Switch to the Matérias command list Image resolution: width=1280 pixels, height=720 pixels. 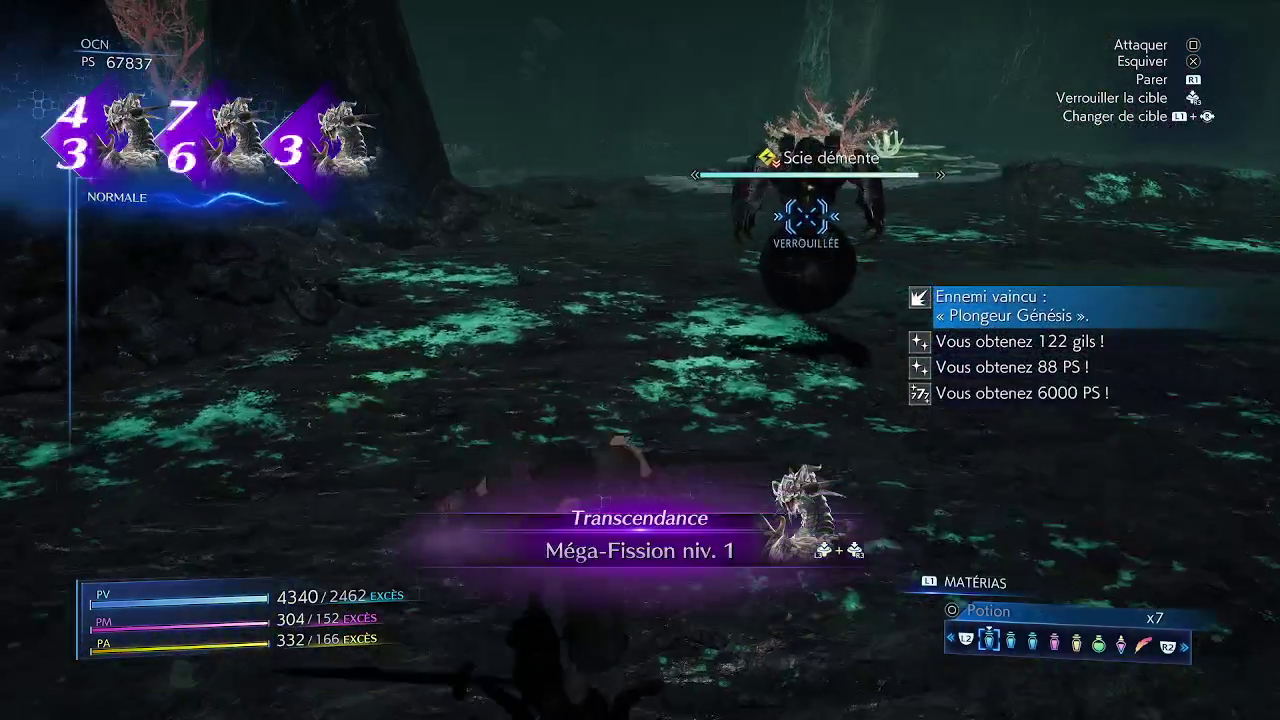974,583
